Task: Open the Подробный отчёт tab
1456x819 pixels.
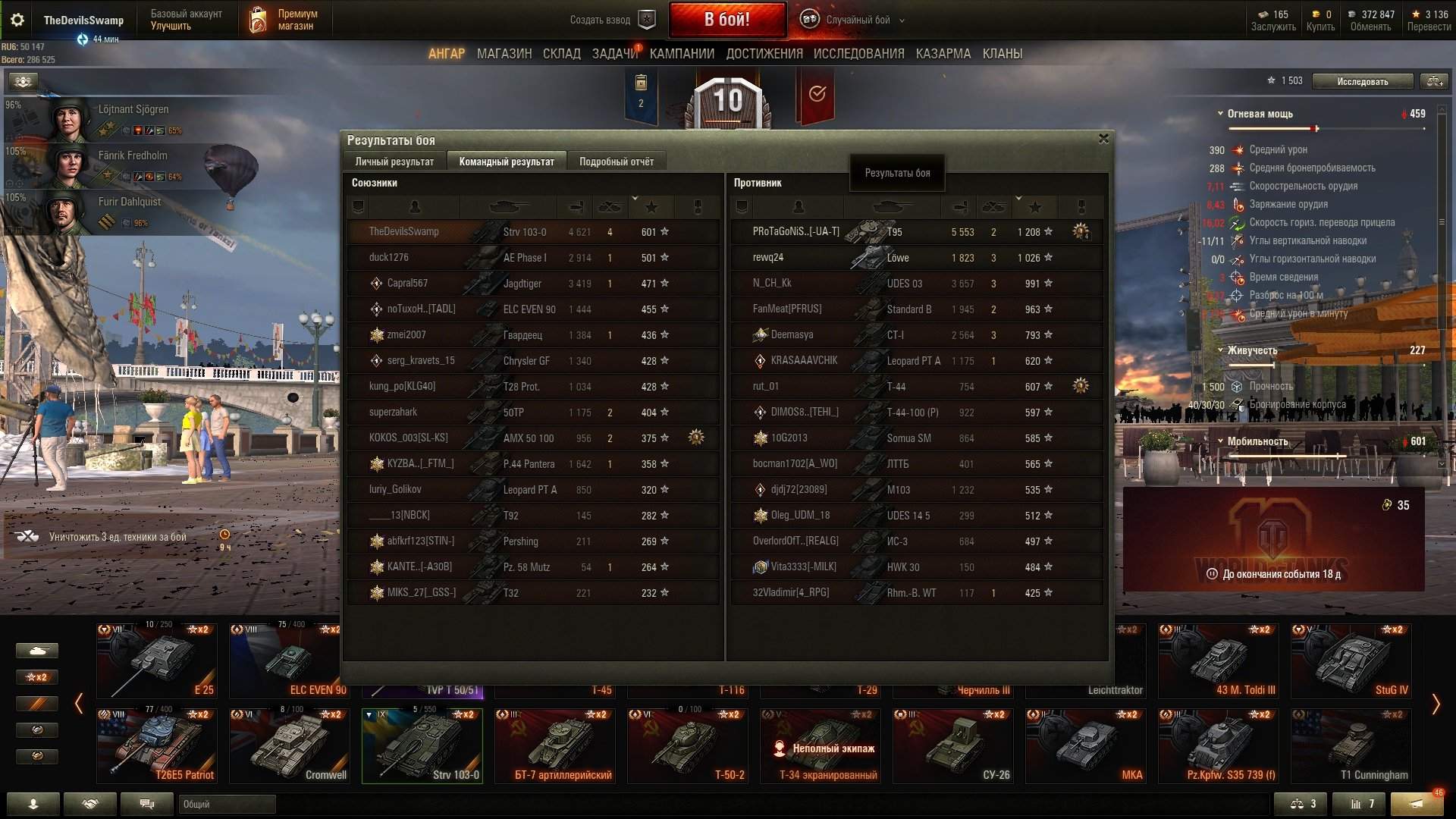Action: (x=616, y=162)
